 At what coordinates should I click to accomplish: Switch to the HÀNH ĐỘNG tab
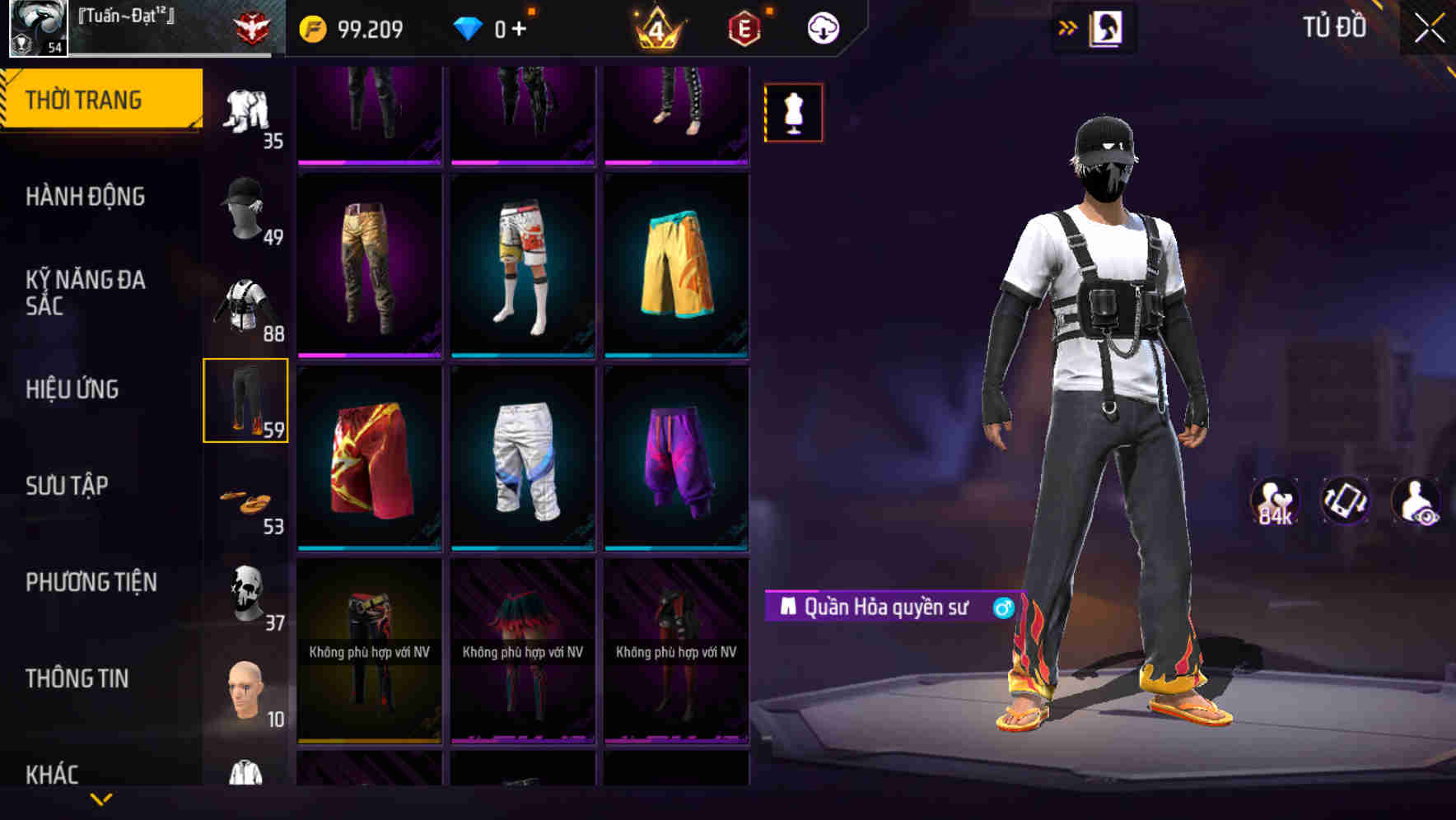click(x=86, y=197)
